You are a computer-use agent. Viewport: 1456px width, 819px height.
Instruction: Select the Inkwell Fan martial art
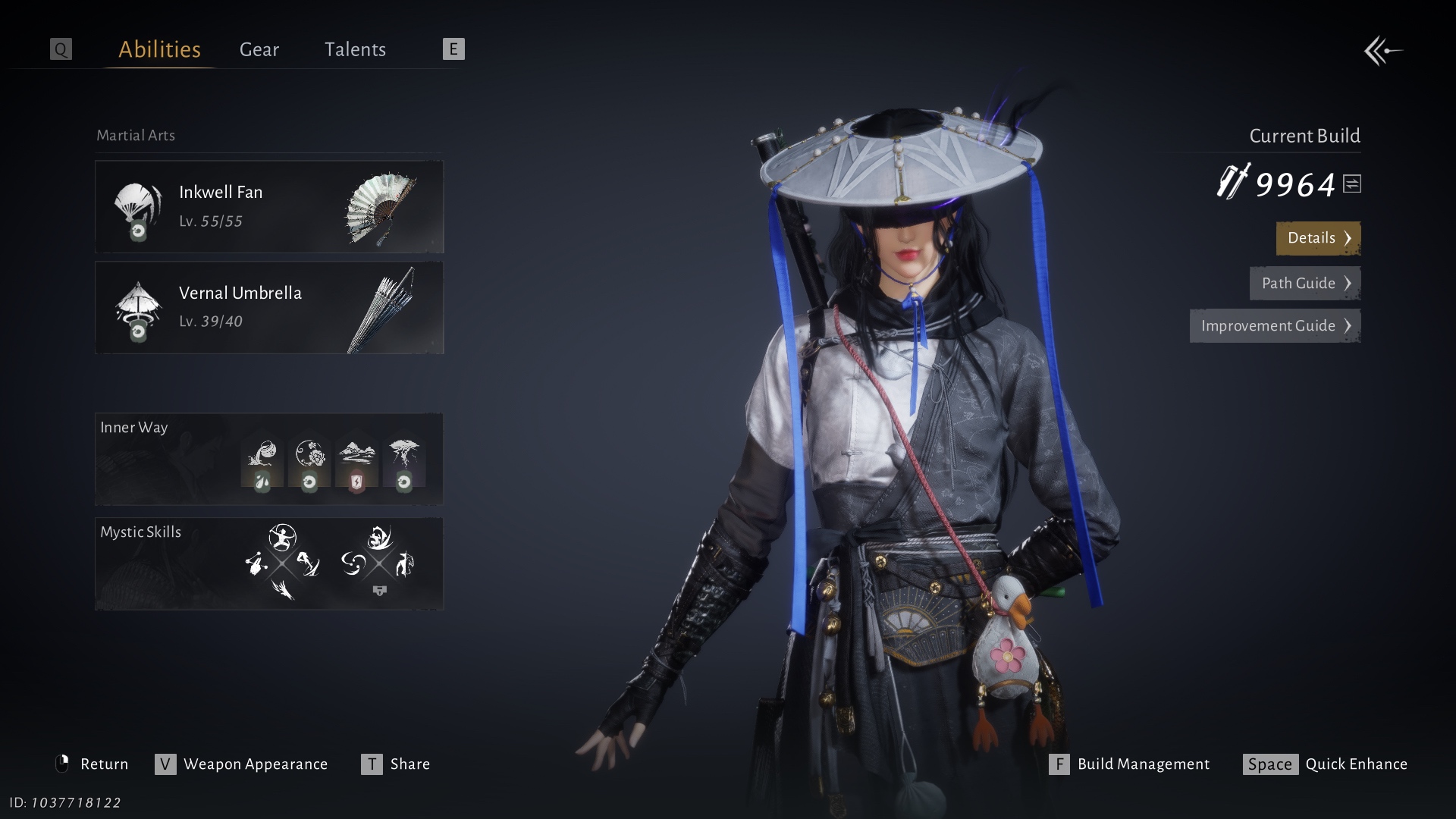tap(269, 206)
